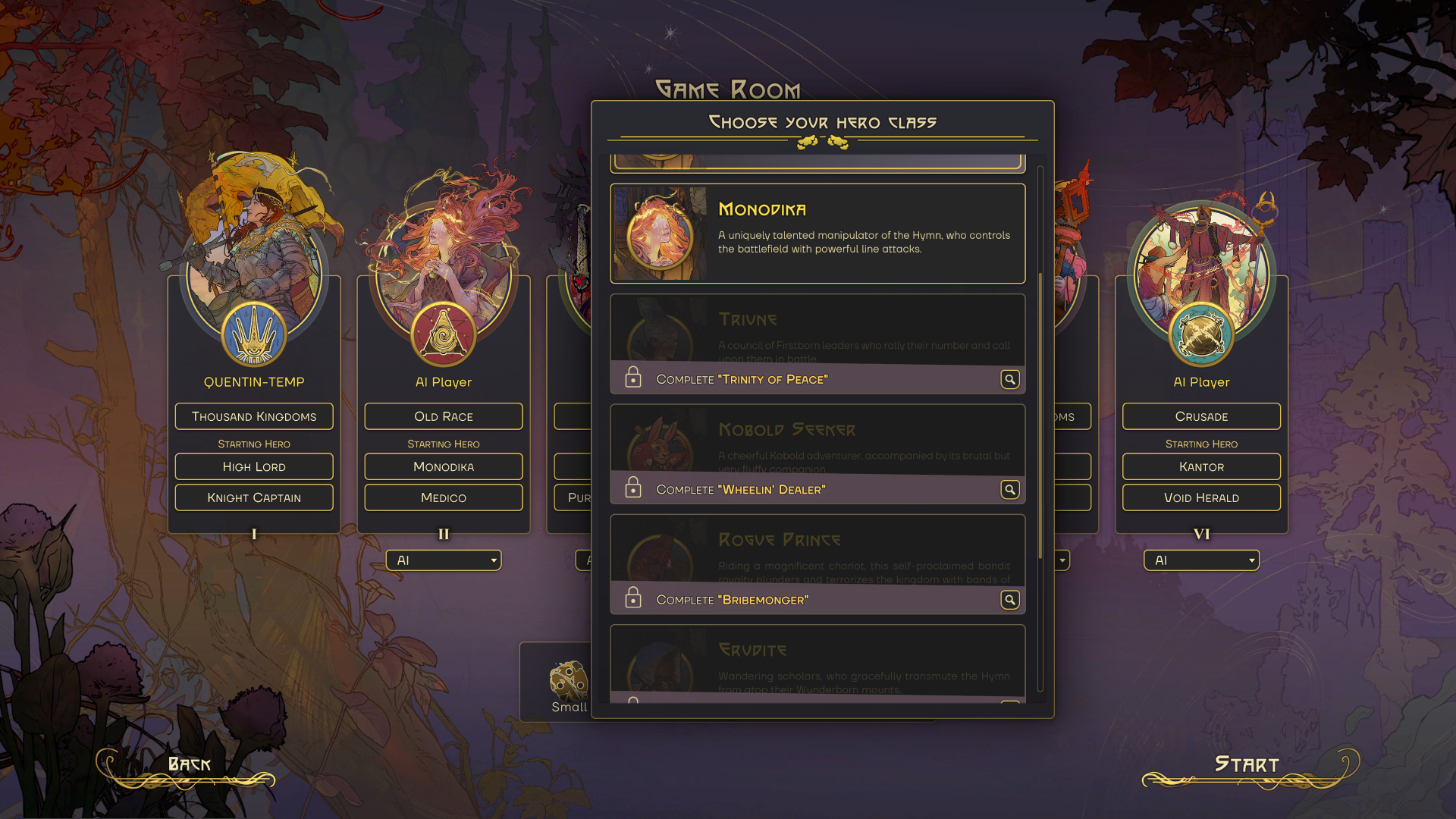Open the Crusade faction selector
Viewport: 1456px width, 819px height.
(1201, 416)
